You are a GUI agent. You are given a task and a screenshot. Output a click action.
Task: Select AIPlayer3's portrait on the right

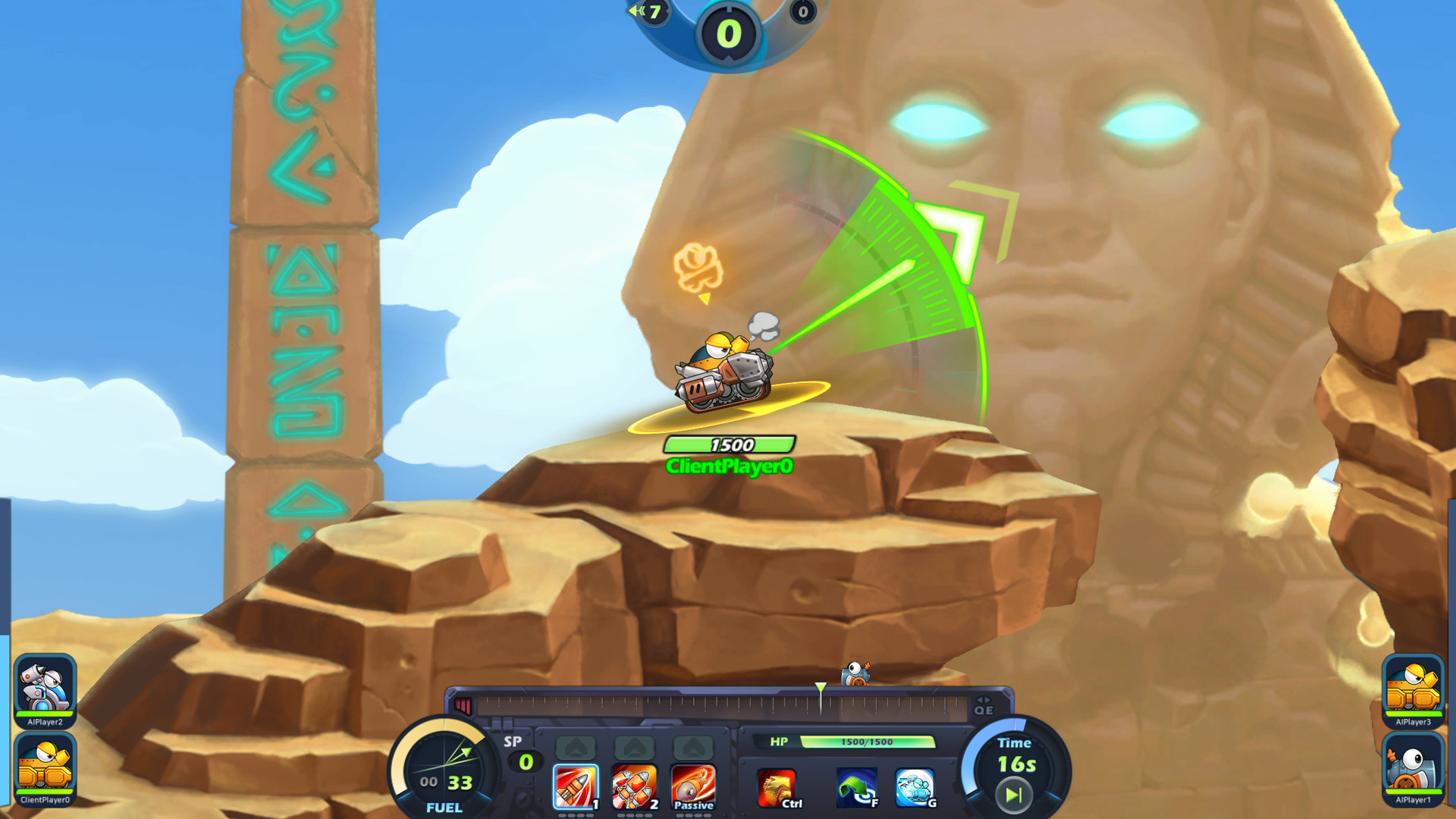point(1412,686)
